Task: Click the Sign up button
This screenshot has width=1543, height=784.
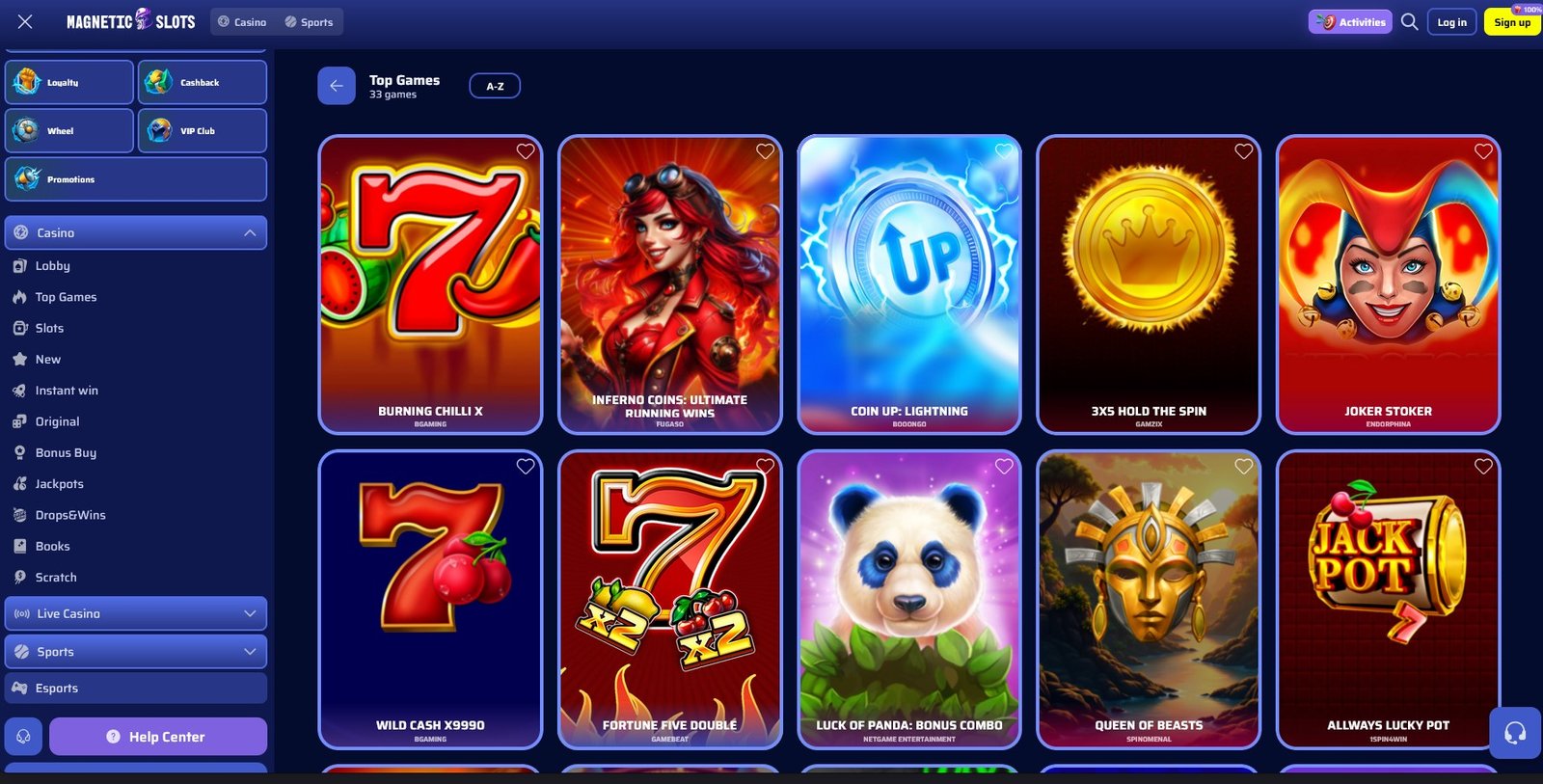Action: coord(1511,21)
